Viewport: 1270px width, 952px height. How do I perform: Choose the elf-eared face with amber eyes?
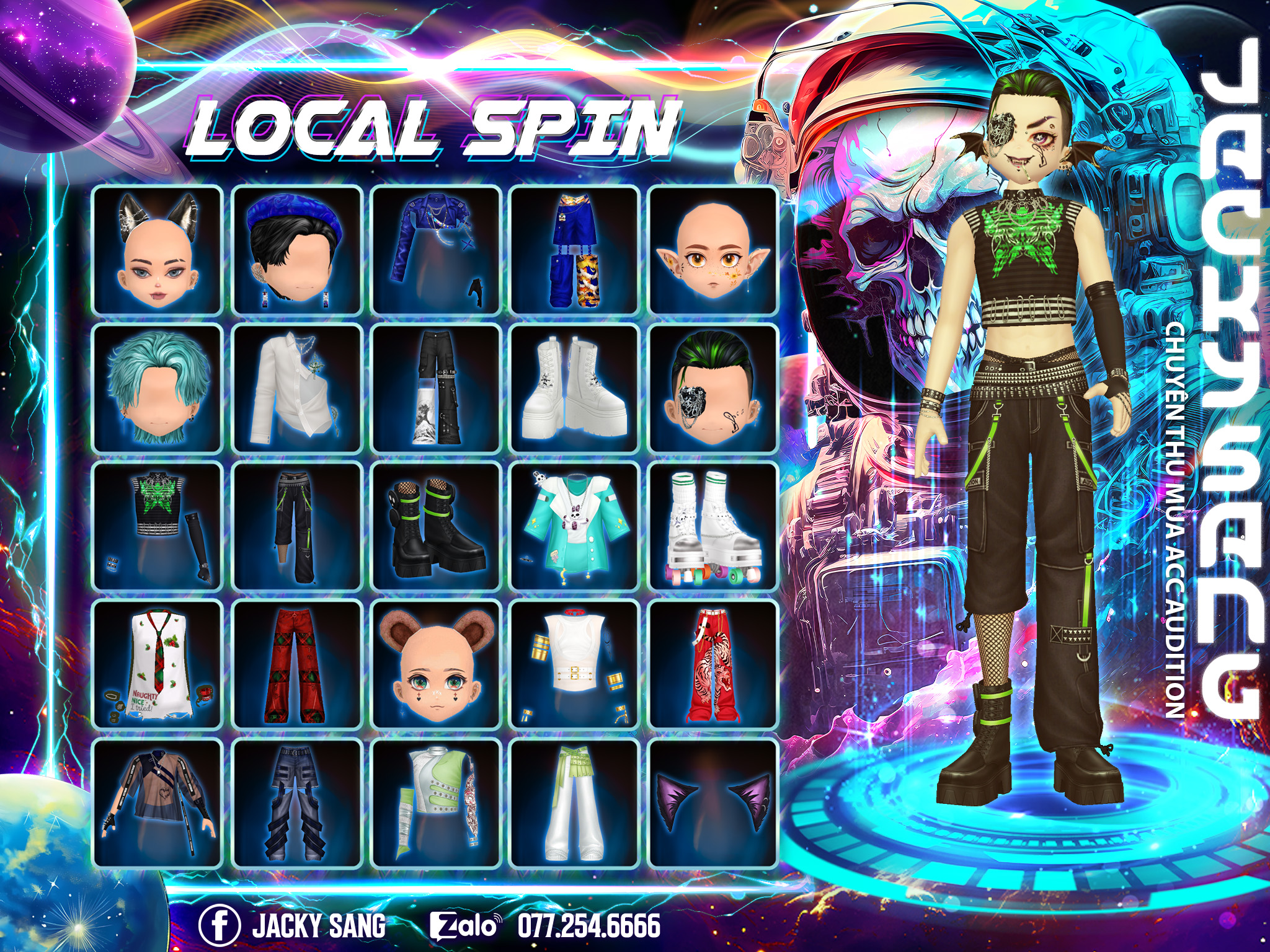click(713, 250)
